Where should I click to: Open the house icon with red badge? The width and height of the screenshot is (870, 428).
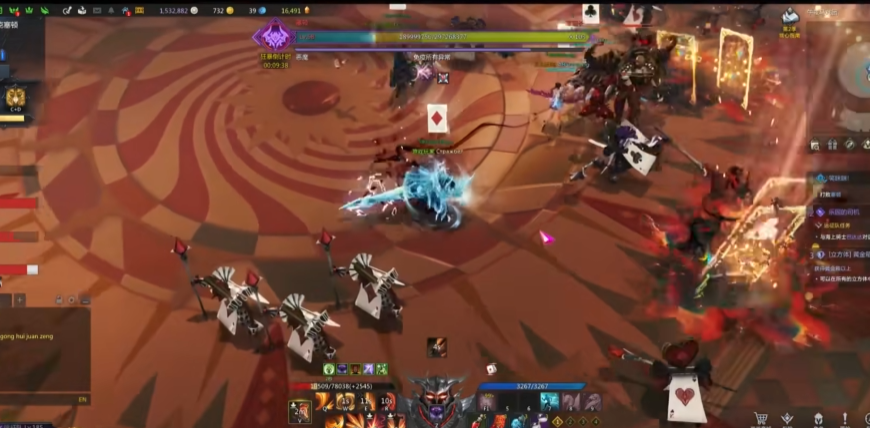[126, 10]
